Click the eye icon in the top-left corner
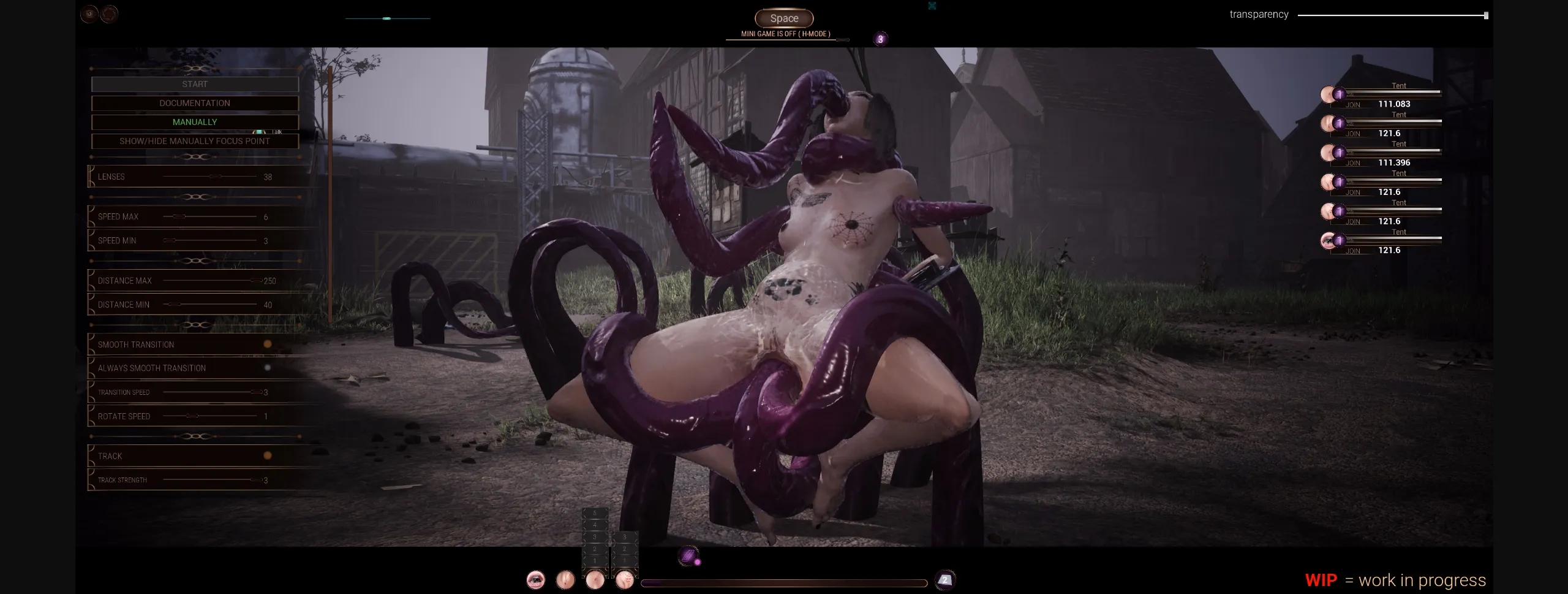Viewport: 1568px width, 594px height. (91, 13)
